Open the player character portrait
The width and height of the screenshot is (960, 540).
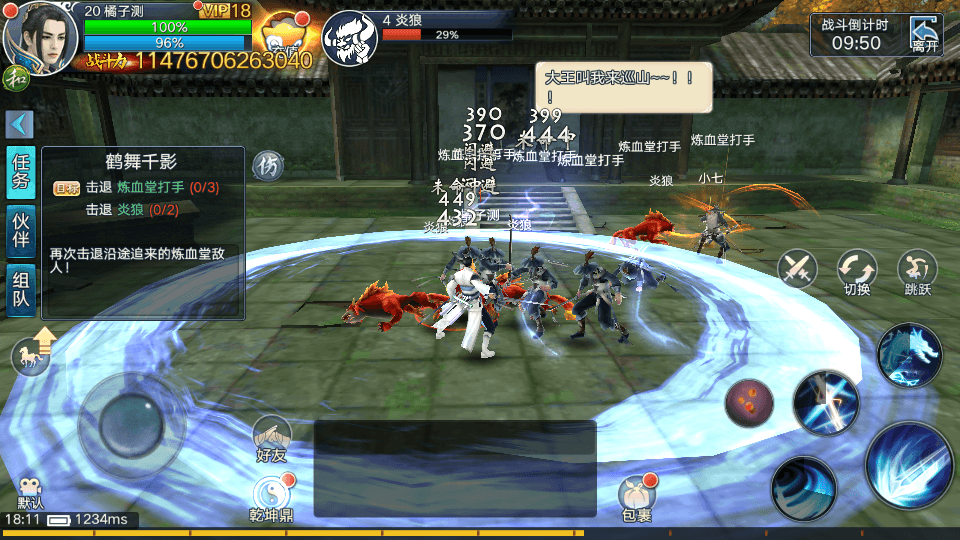click(x=41, y=34)
